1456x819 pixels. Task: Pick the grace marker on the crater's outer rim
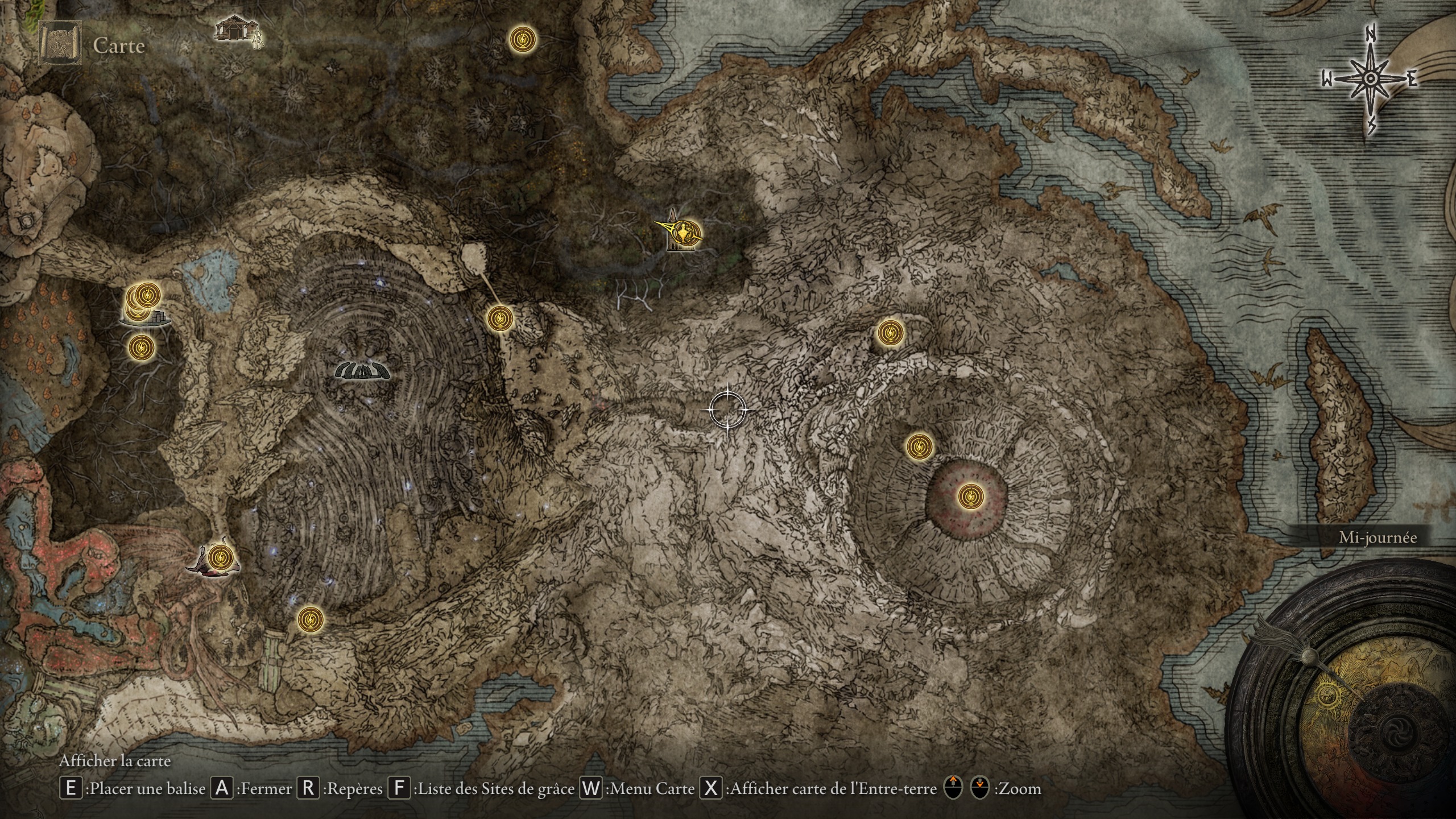[919, 446]
